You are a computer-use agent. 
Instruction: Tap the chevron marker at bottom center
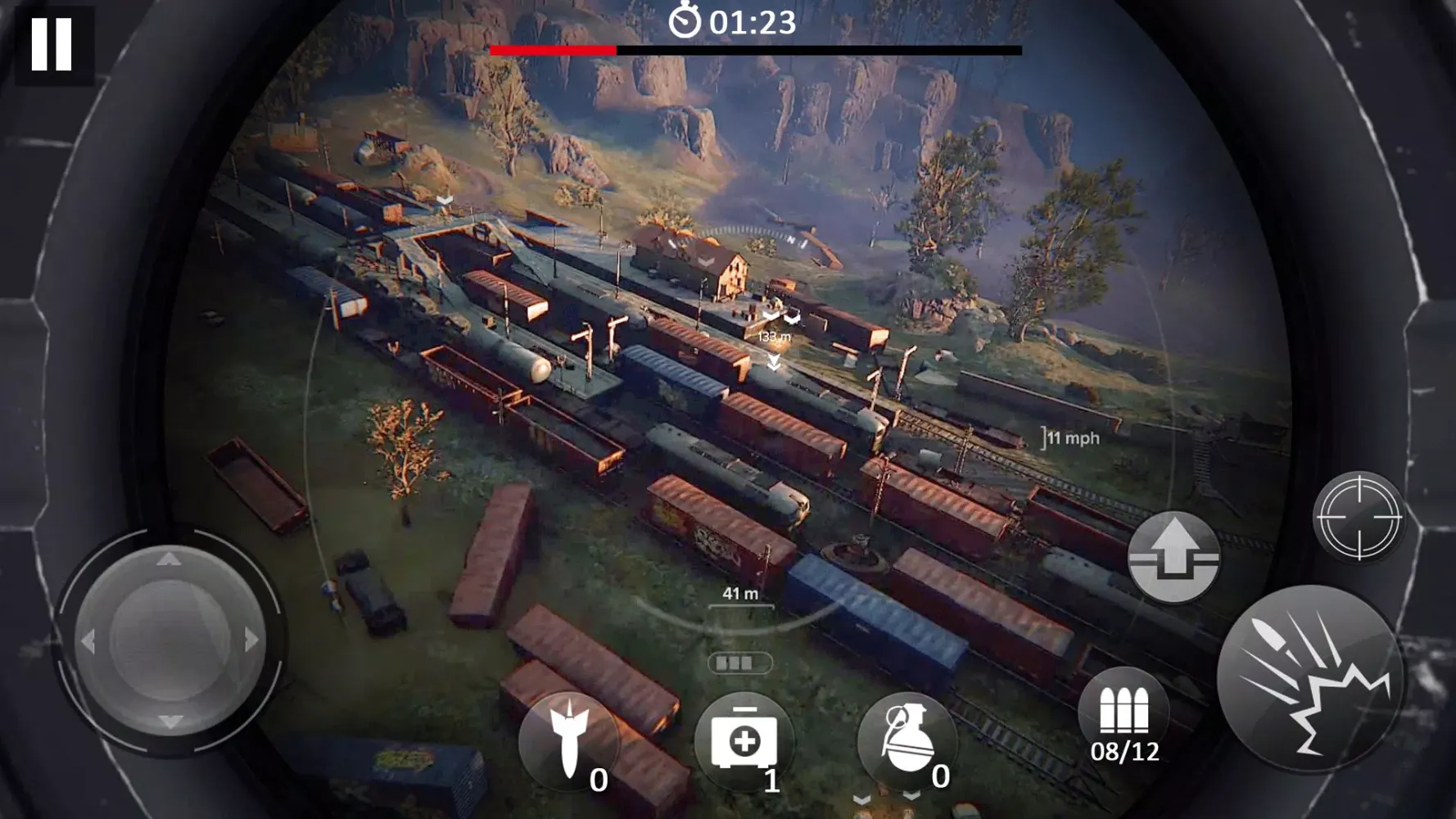pyautogui.click(x=861, y=799)
